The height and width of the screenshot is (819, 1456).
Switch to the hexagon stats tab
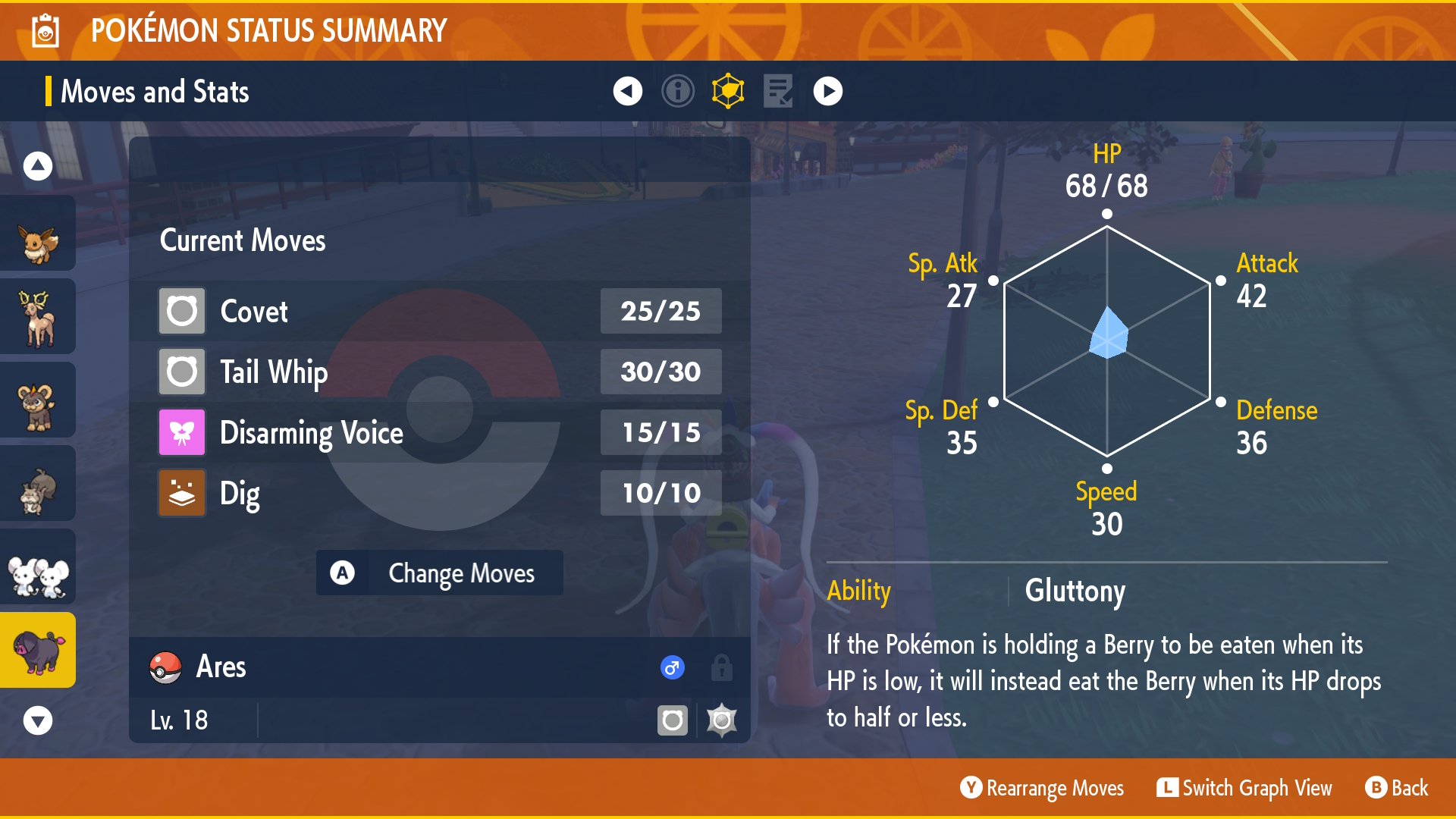(x=728, y=91)
